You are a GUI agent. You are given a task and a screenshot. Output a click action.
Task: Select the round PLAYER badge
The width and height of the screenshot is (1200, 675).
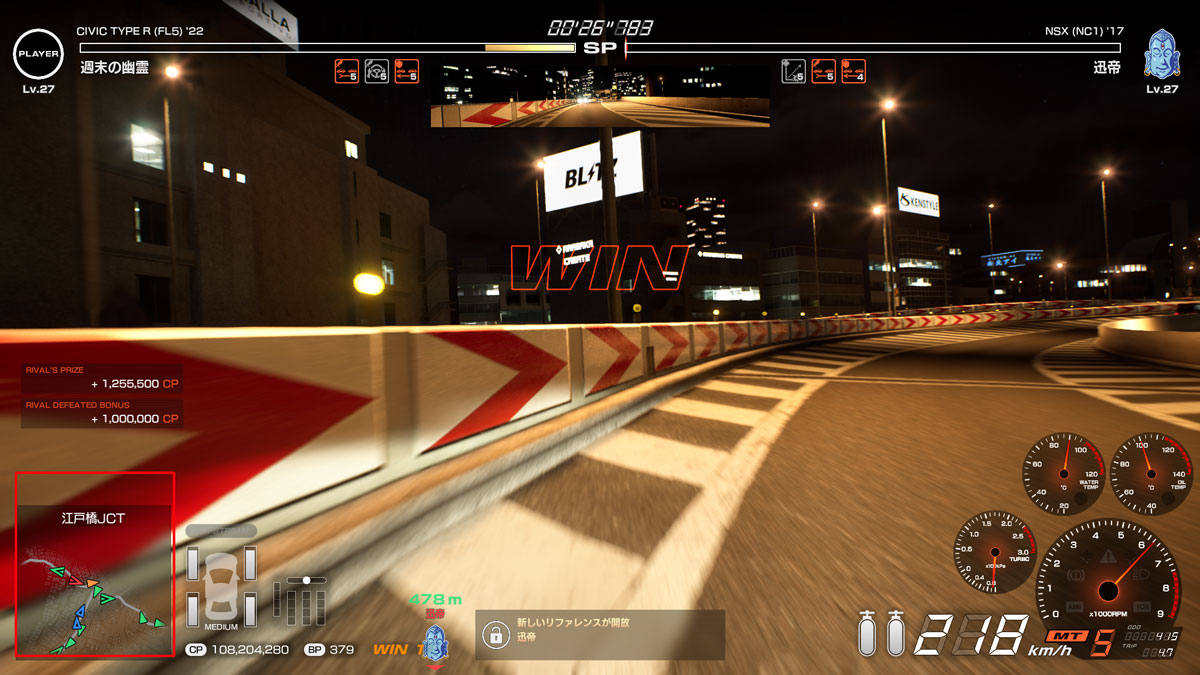pyautogui.click(x=38, y=53)
